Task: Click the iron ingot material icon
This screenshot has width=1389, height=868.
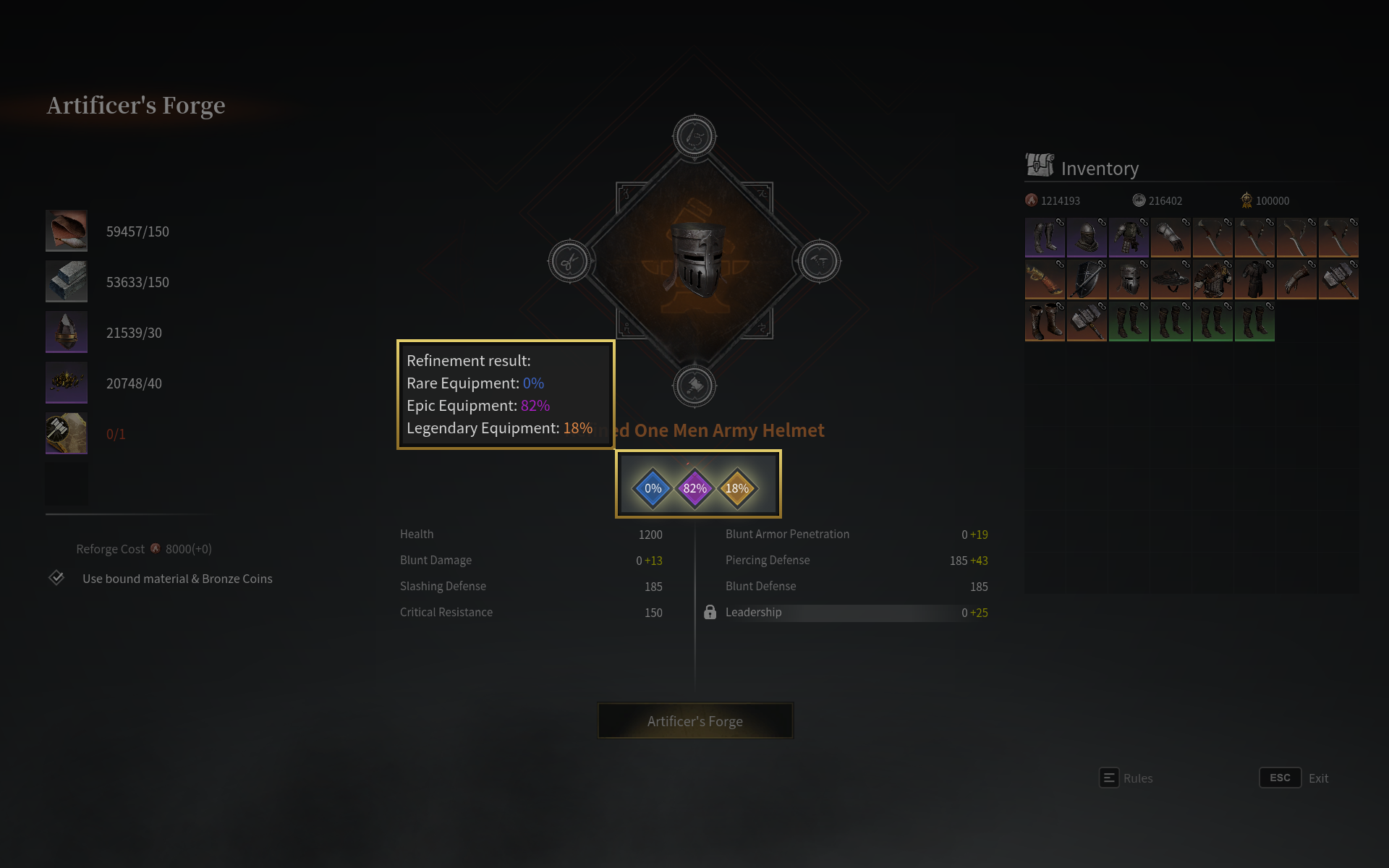Action: point(67,281)
